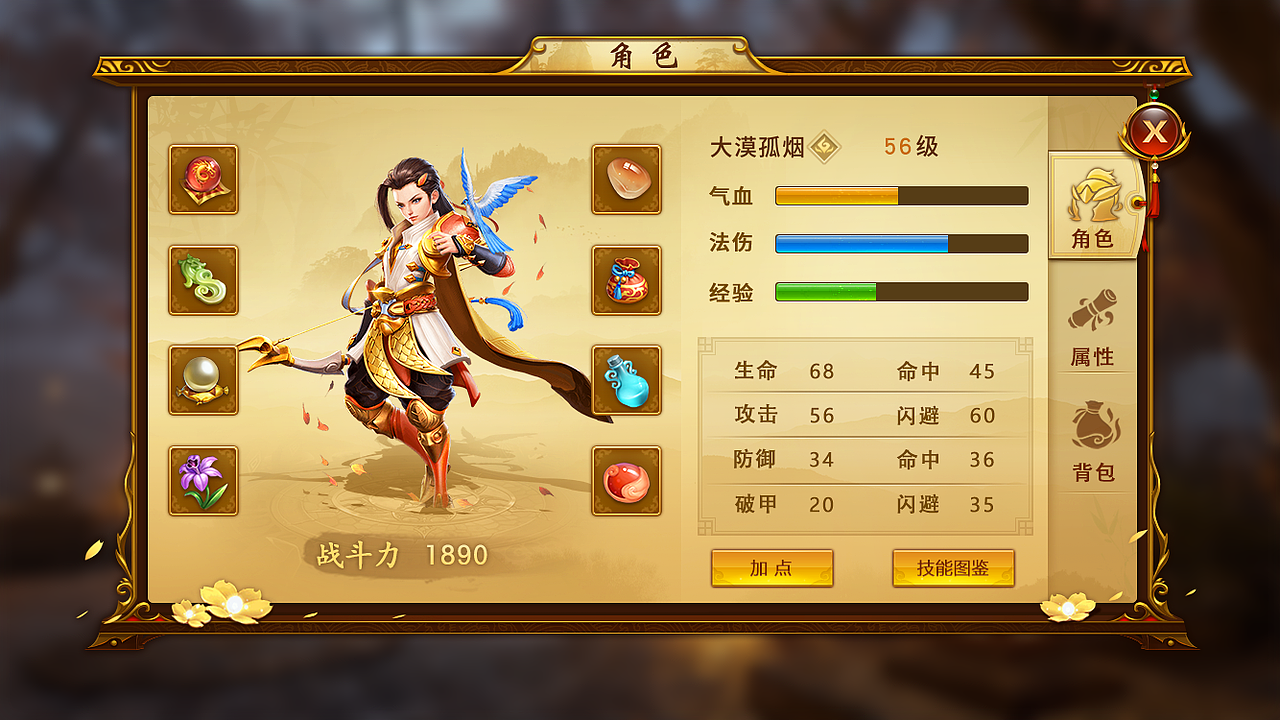
Task: Open the red bead equipment slot
Action: pyautogui.click(x=626, y=480)
